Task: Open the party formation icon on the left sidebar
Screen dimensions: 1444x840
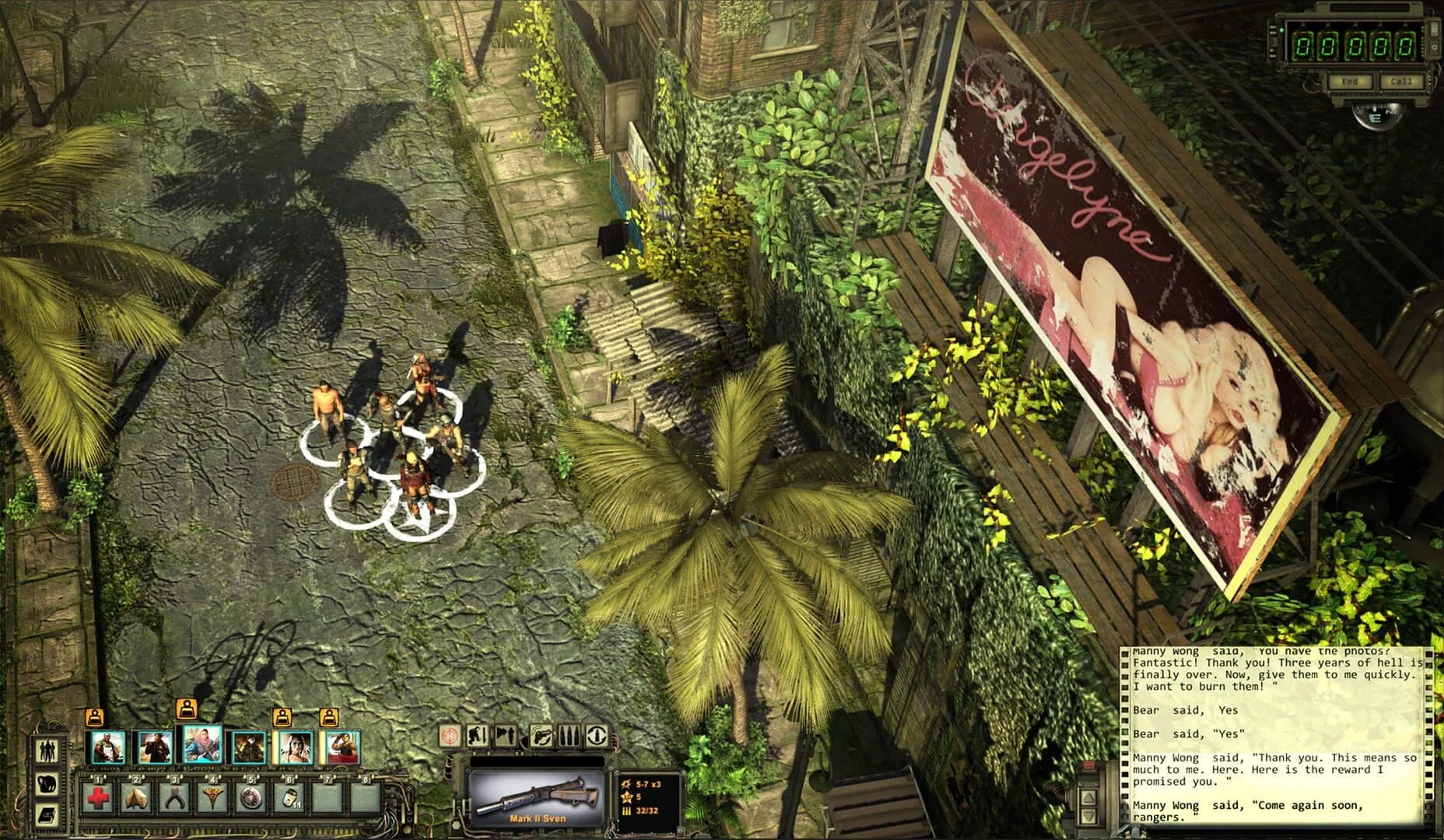Action: tap(47, 751)
